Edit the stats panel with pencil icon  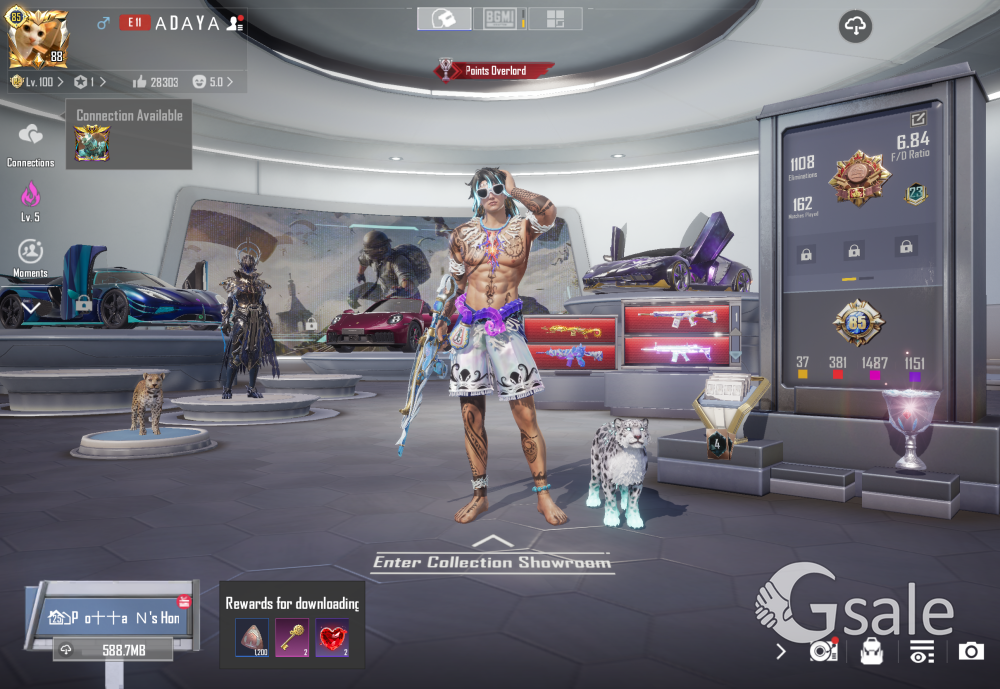coord(919,119)
